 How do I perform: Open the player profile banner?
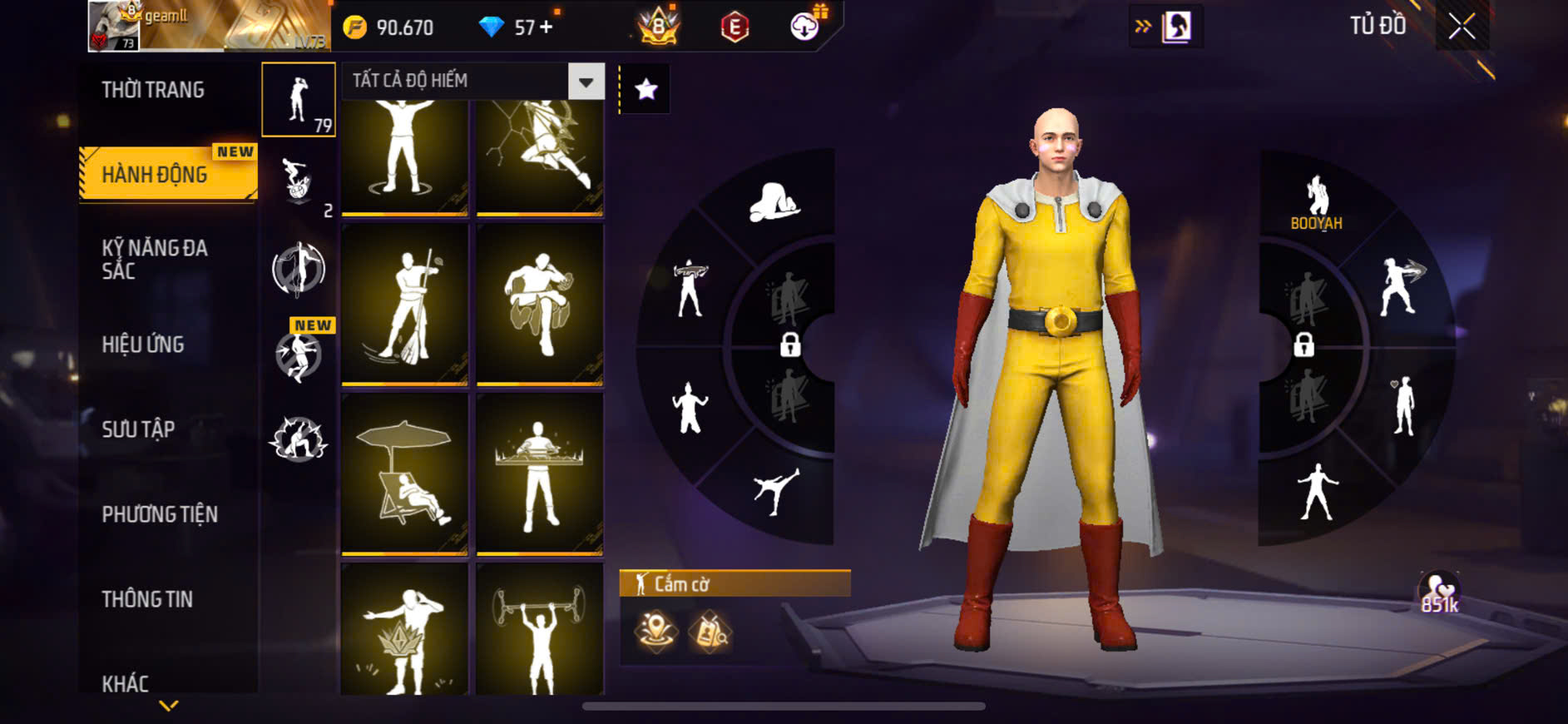coord(210,27)
